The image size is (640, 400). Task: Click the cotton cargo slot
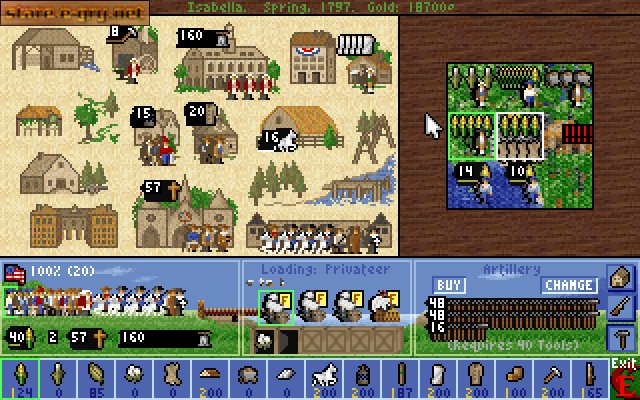(x=135, y=379)
